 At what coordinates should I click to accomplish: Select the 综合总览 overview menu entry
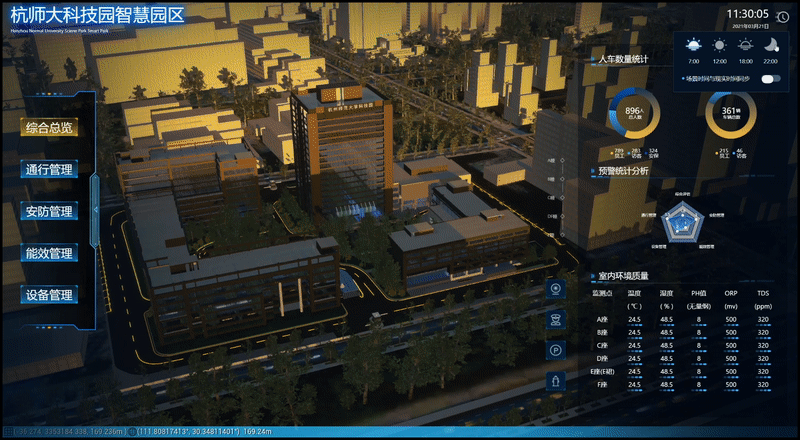49,128
